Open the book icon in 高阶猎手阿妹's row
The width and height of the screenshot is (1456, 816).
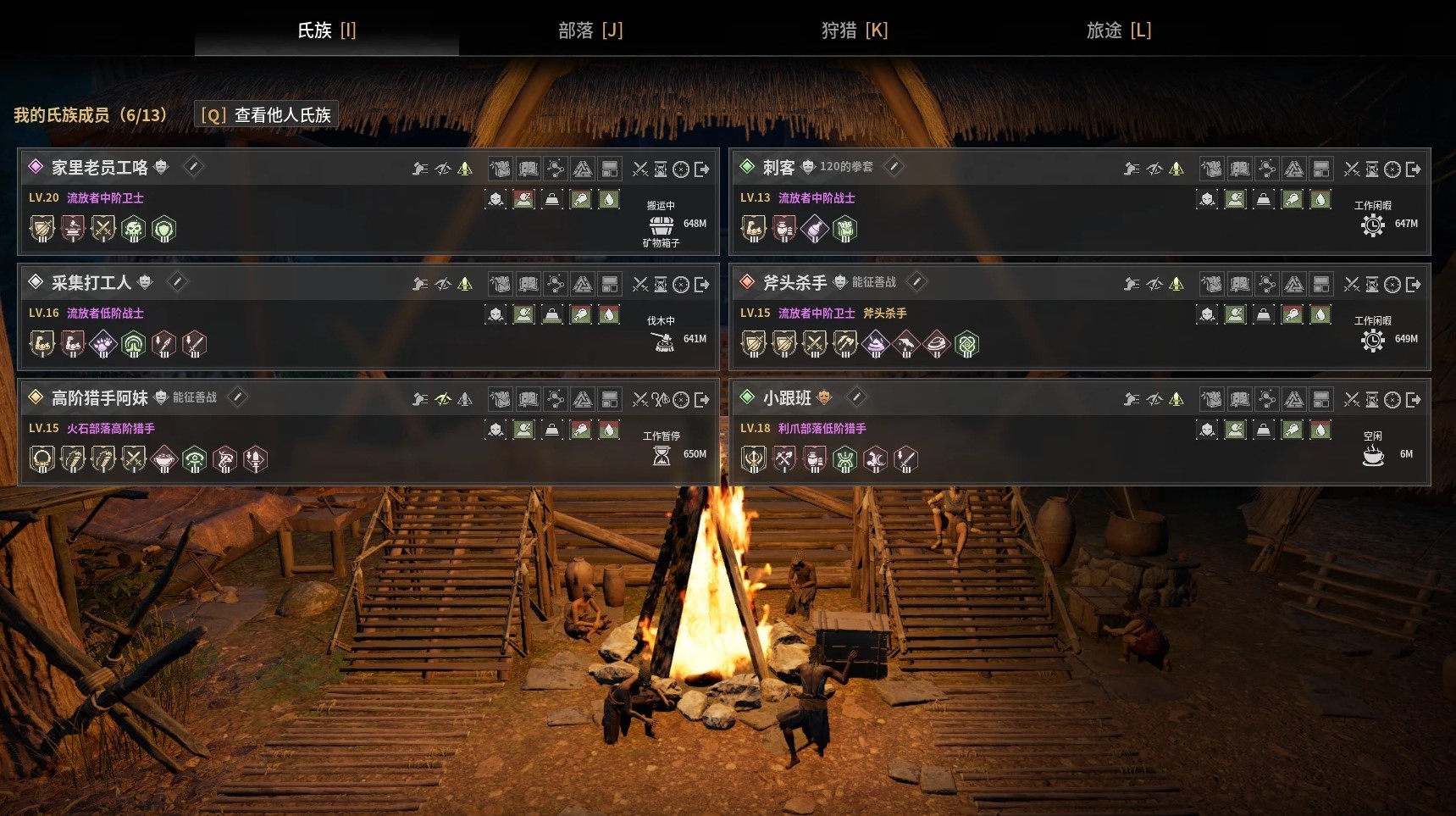point(528,399)
